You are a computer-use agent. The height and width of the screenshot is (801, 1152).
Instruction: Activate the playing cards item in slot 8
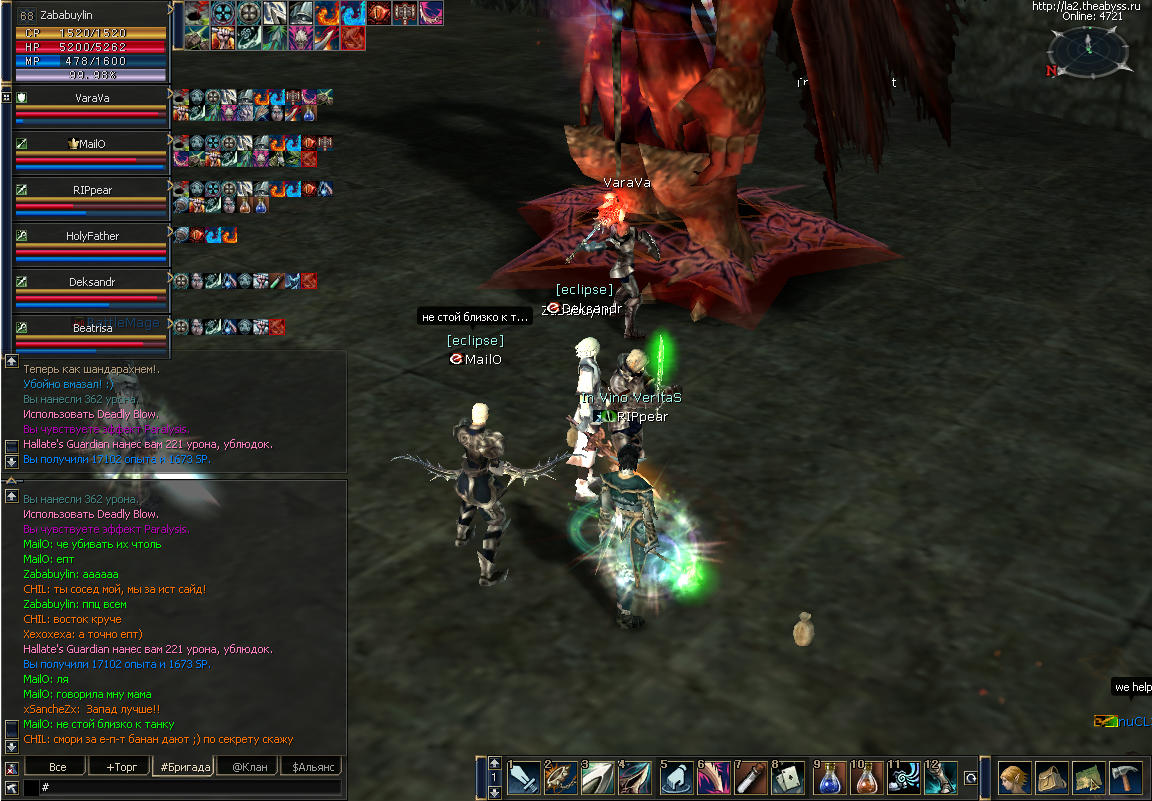[790, 779]
